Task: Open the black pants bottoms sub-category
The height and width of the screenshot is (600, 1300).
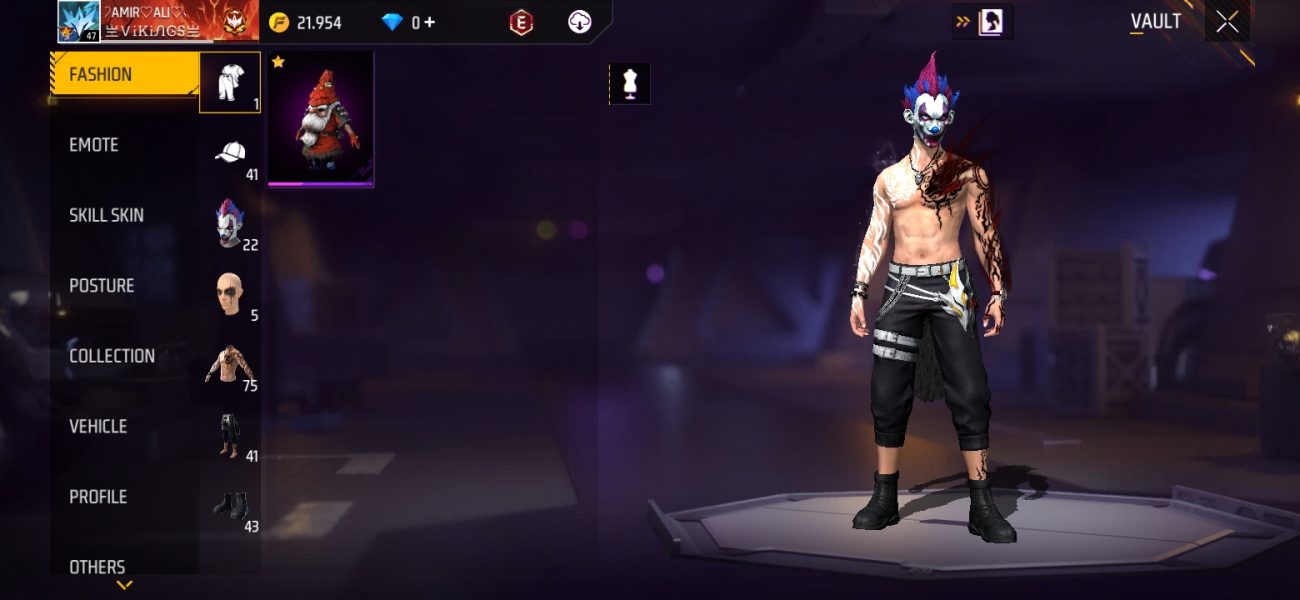Action: [x=230, y=435]
